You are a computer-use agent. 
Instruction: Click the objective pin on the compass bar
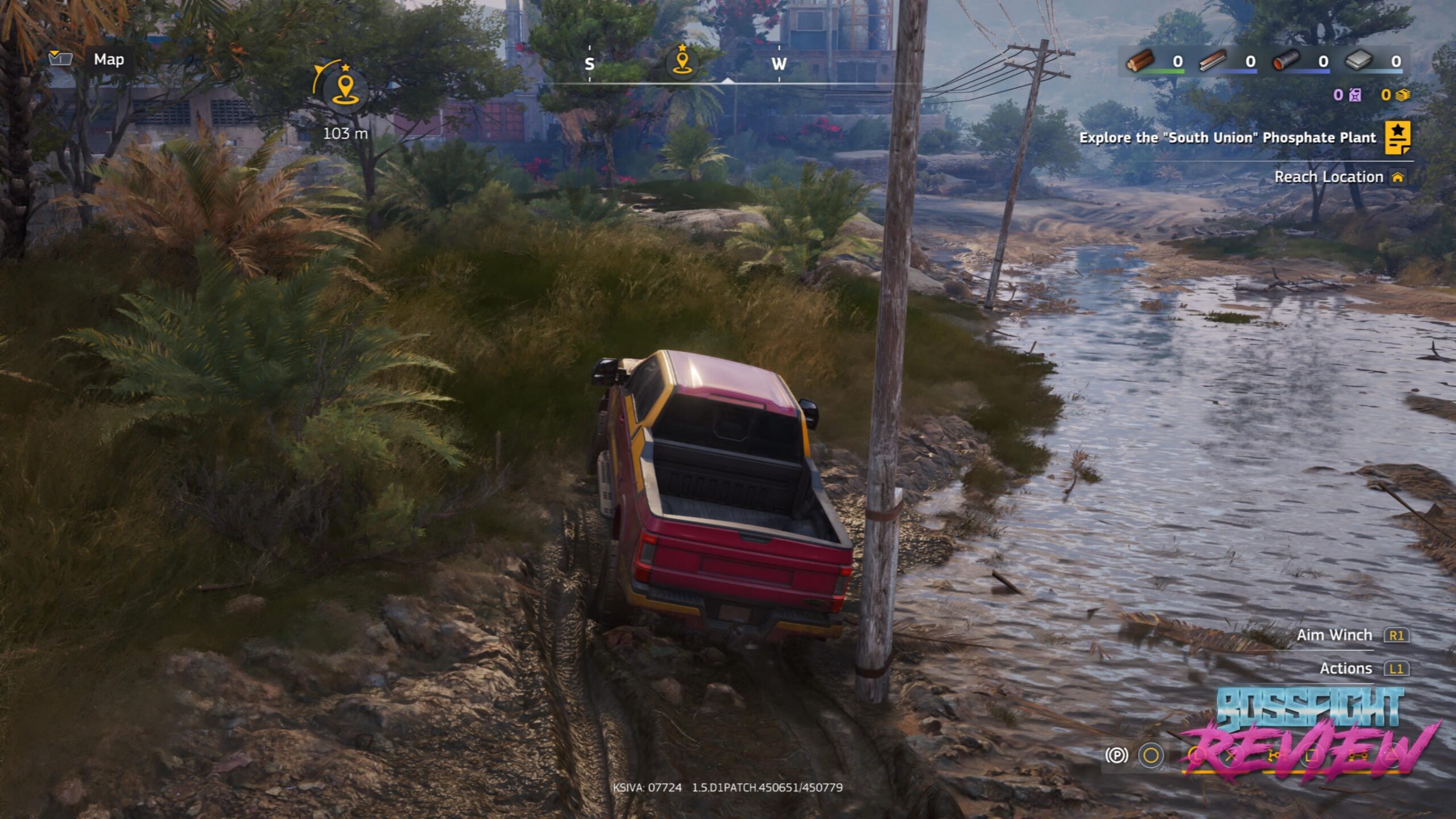(x=682, y=60)
